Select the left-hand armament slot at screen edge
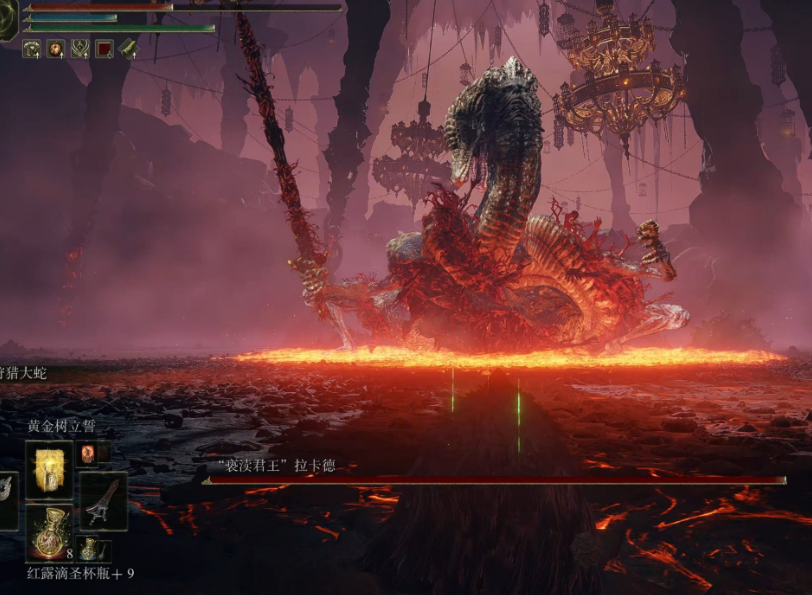Image resolution: width=812 pixels, height=595 pixels. (x=7, y=500)
